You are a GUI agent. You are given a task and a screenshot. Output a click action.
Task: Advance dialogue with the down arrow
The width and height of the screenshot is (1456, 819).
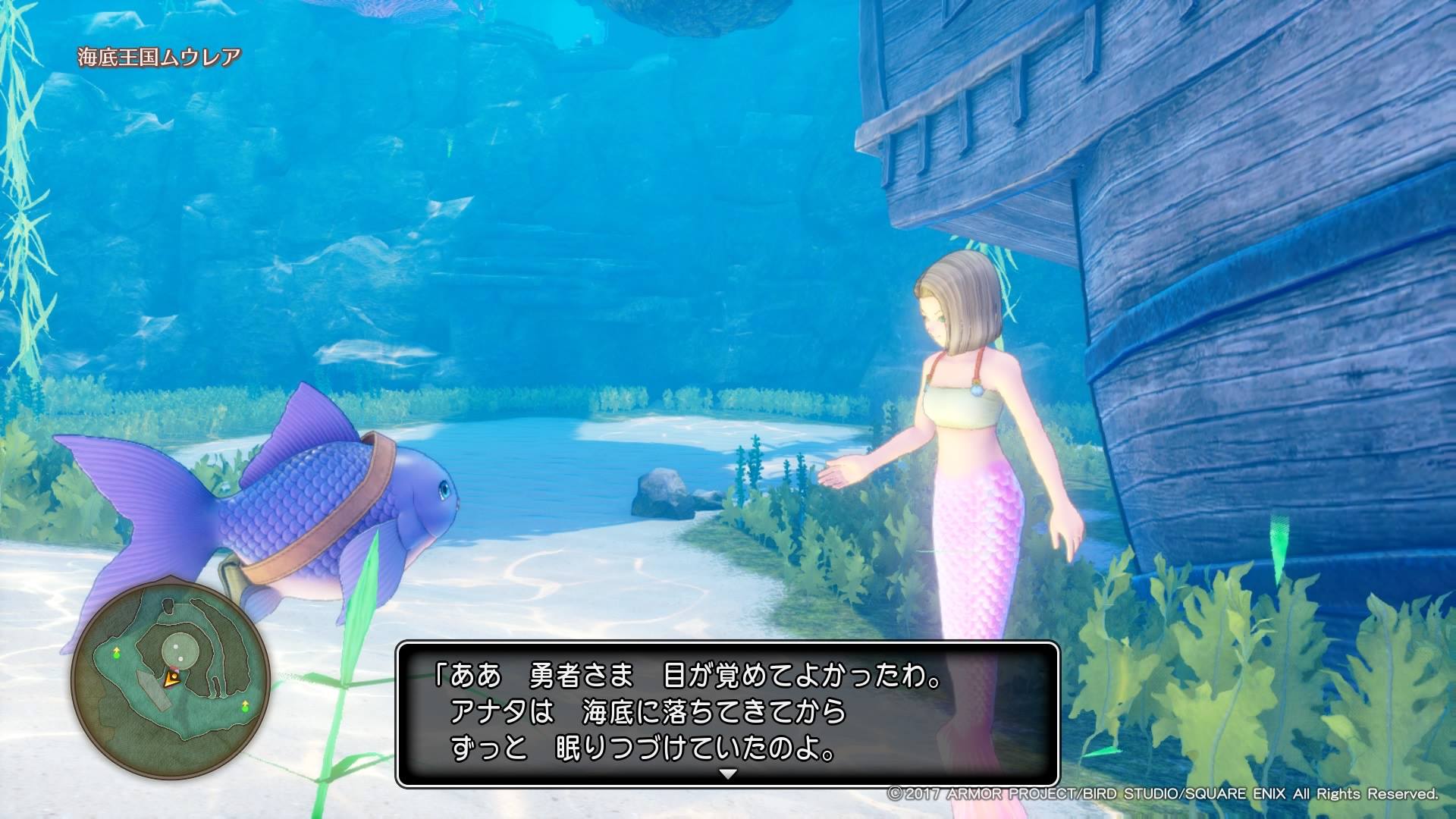pyautogui.click(x=727, y=774)
